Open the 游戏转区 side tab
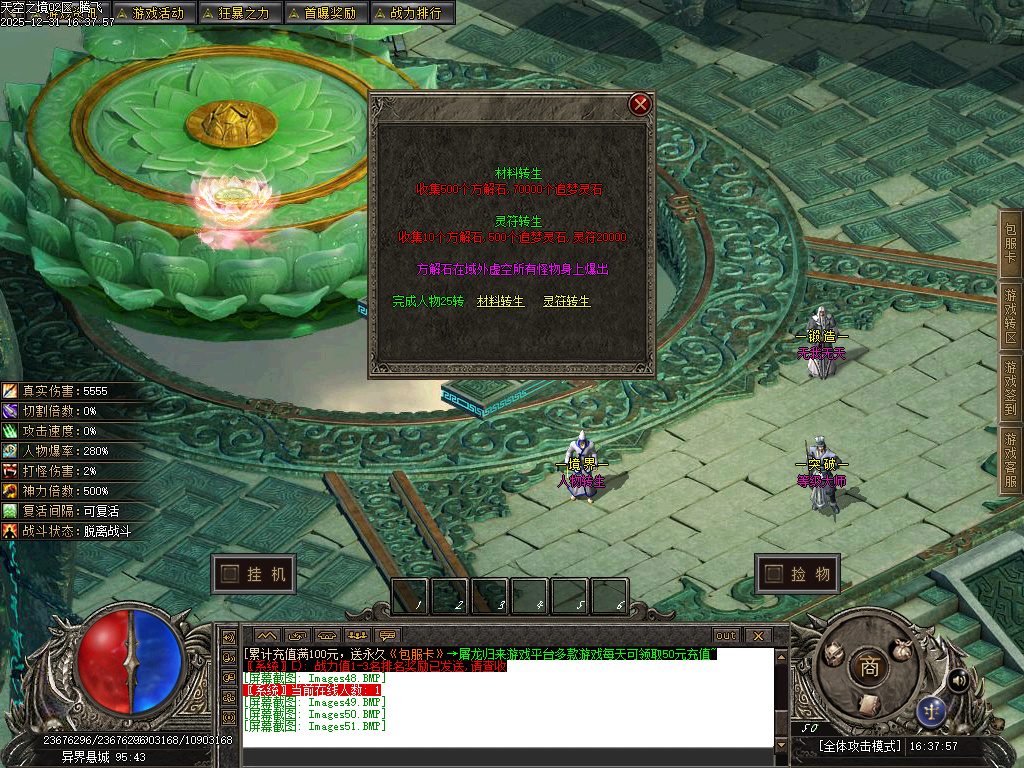Viewport: 1024px width, 768px height. point(1011,316)
